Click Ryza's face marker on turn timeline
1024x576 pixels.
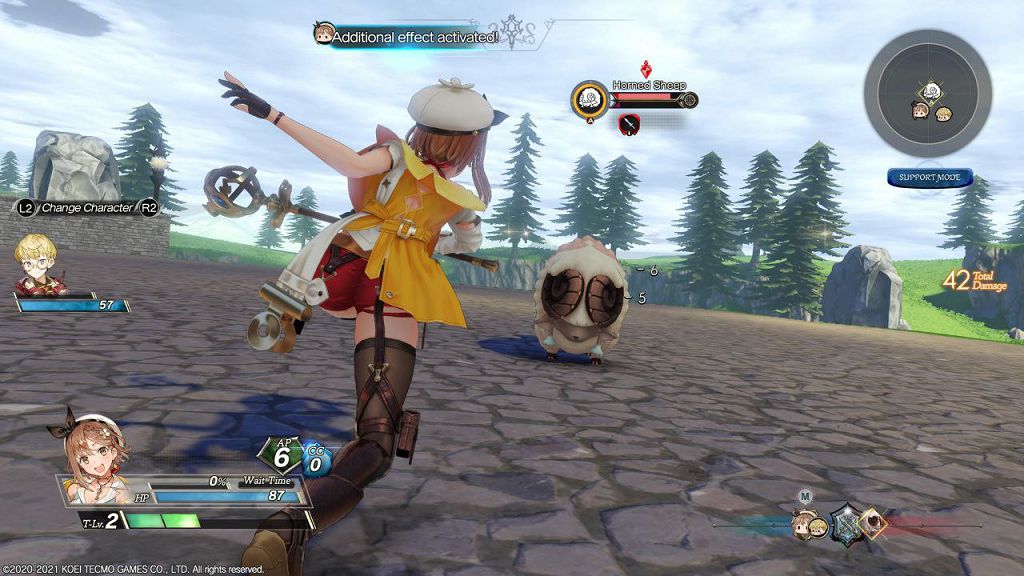click(801, 524)
